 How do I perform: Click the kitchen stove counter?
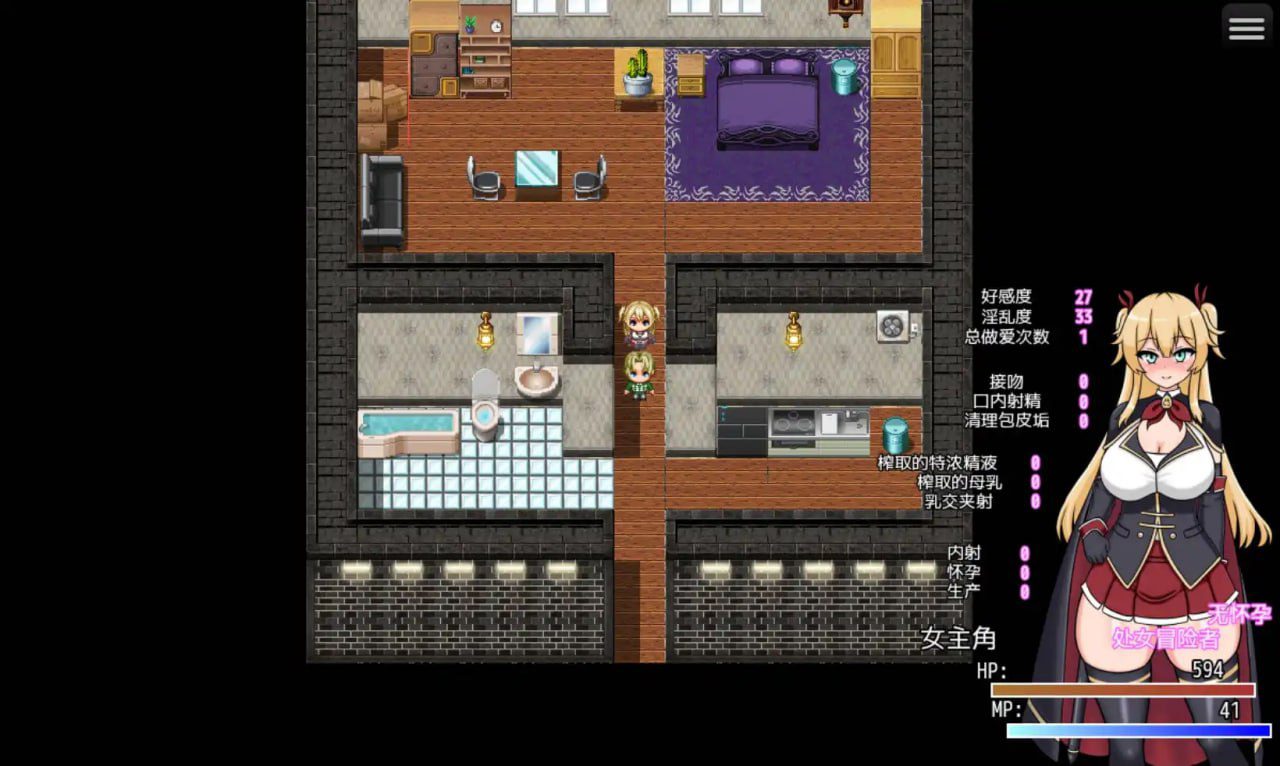[795, 420]
